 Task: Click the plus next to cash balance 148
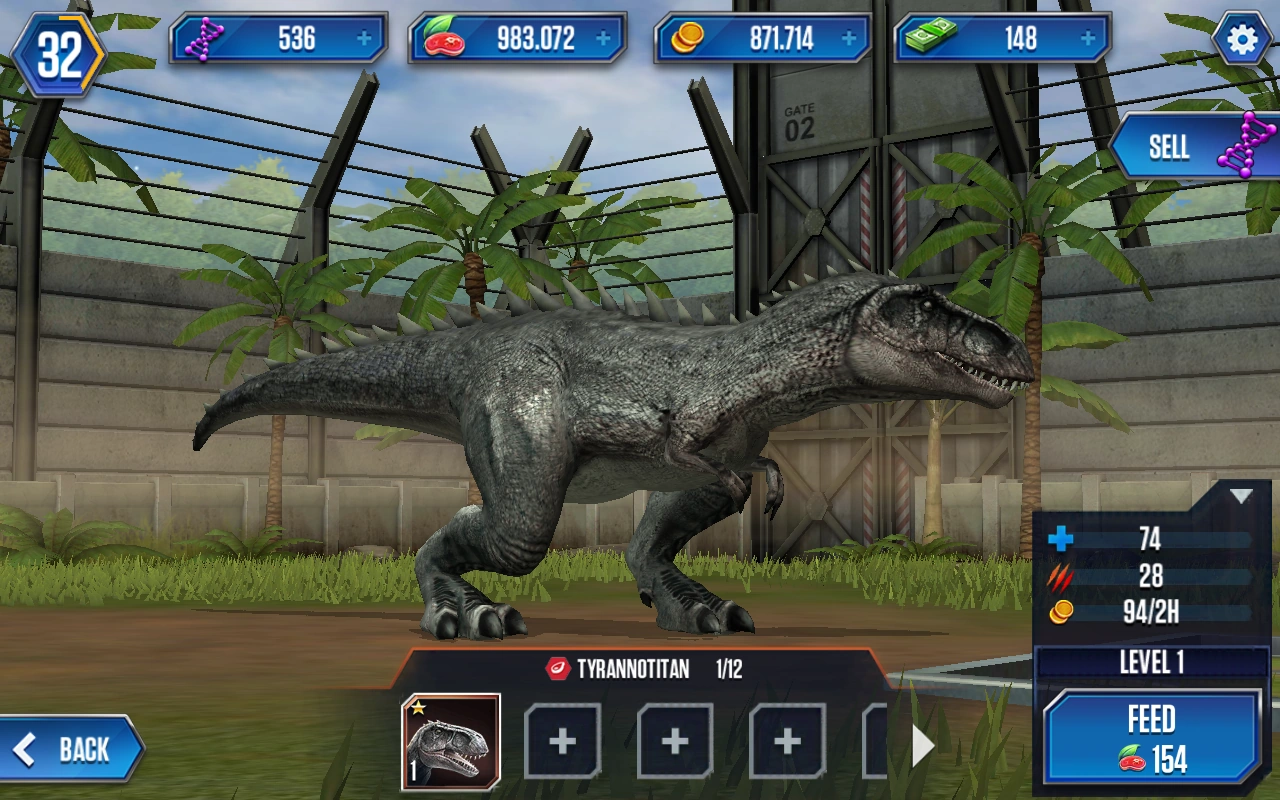(1085, 38)
